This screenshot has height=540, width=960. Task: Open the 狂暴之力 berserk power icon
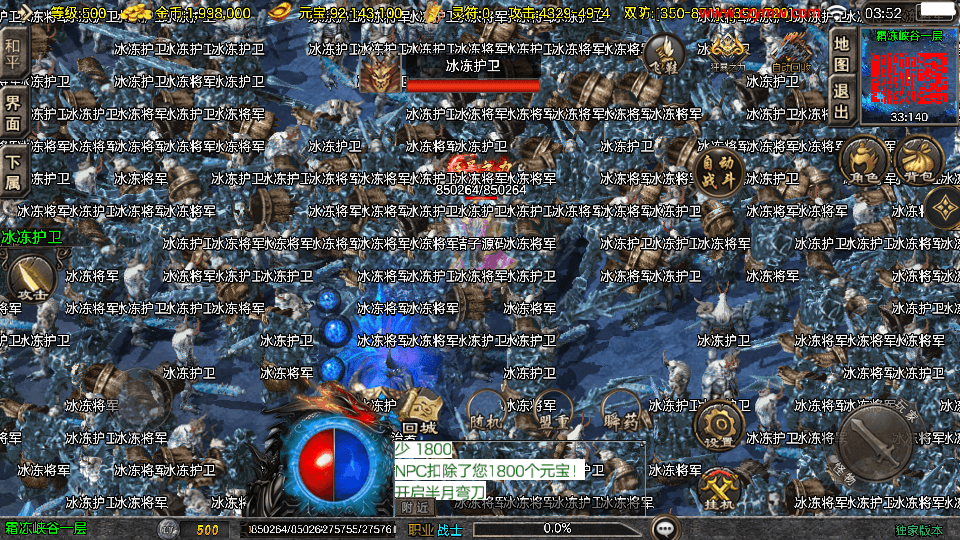728,49
